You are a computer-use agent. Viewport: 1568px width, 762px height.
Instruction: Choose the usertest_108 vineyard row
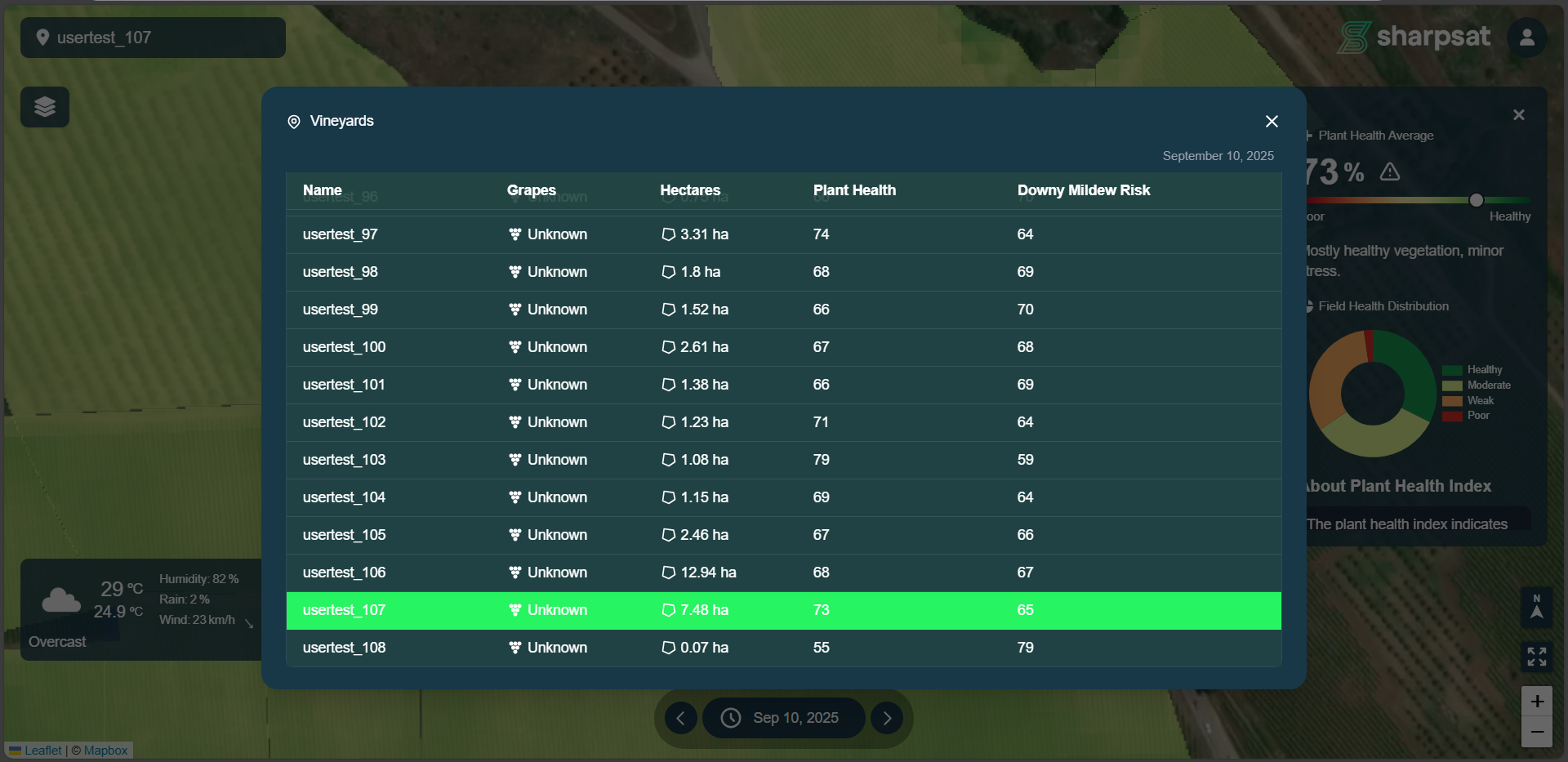344,648
